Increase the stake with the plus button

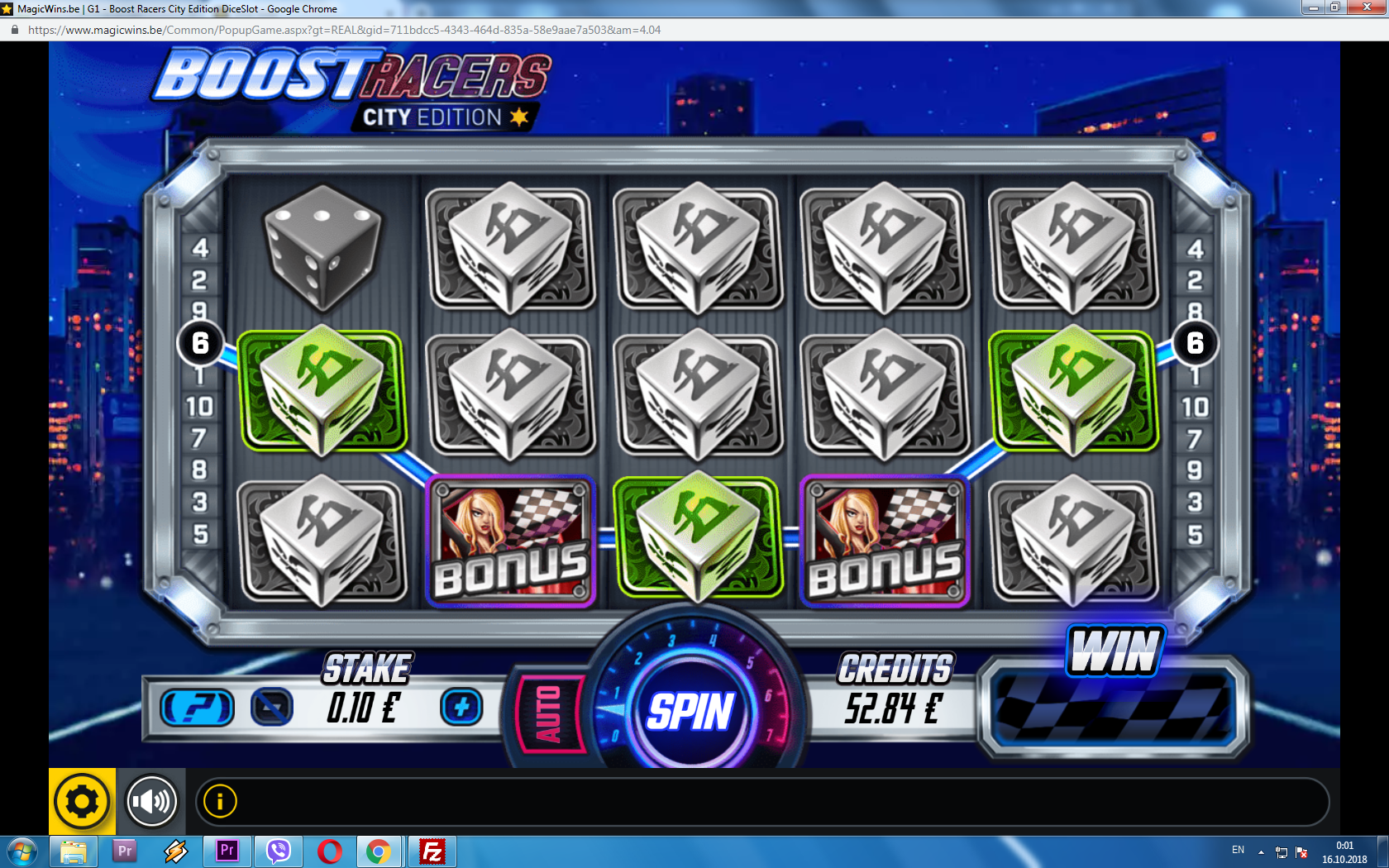(x=461, y=707)
